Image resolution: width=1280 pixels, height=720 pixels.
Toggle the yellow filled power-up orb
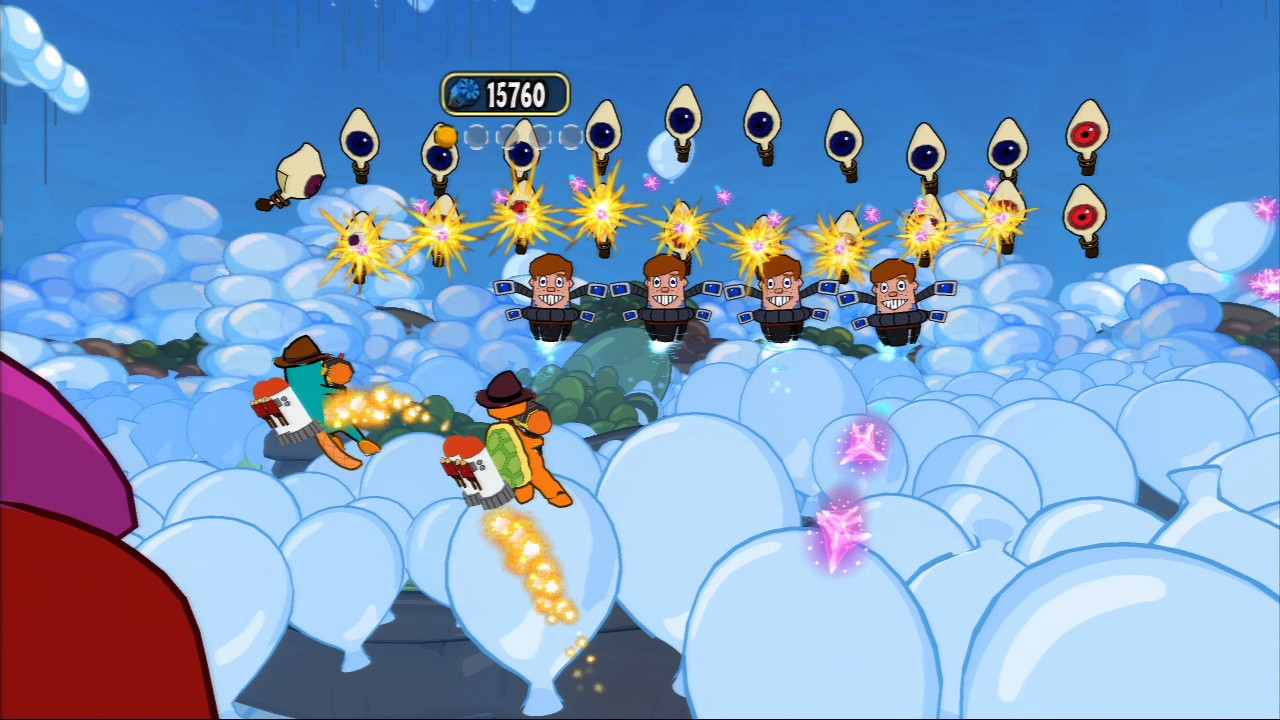446,135
